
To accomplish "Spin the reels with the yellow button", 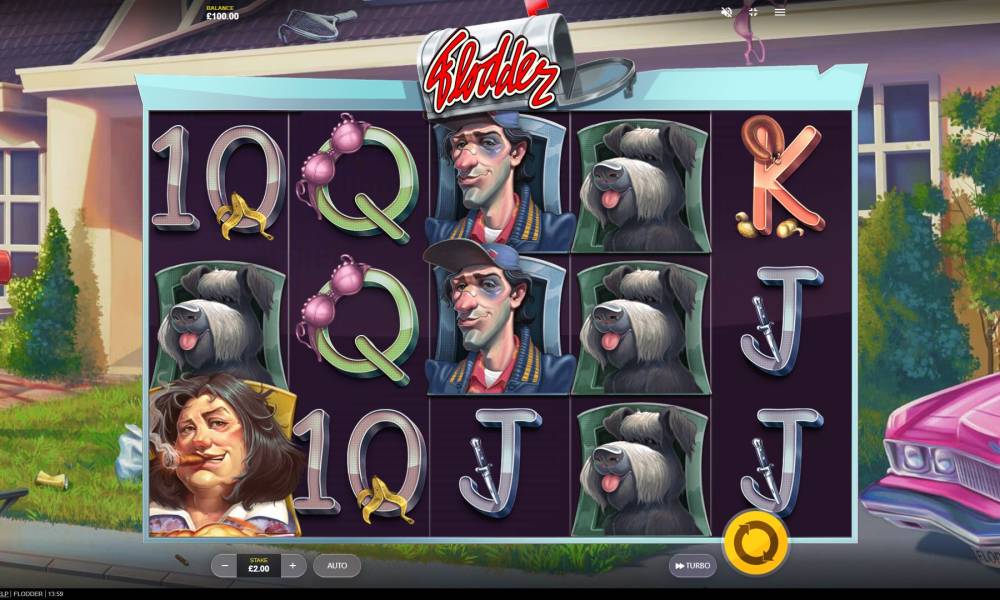I will pyautogui.click(x=755, y=543).
